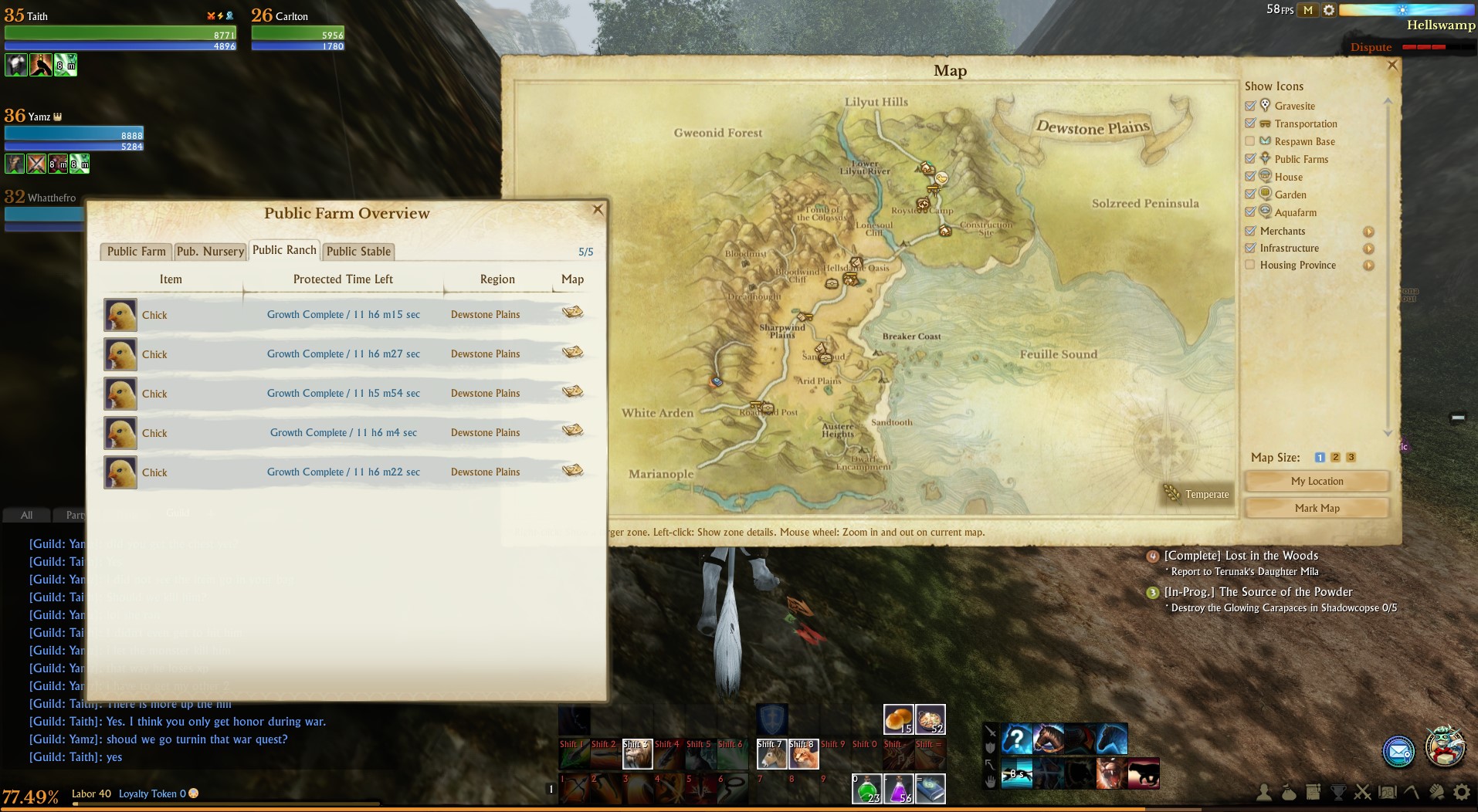Select the Public Stable tab

(358, 252)
